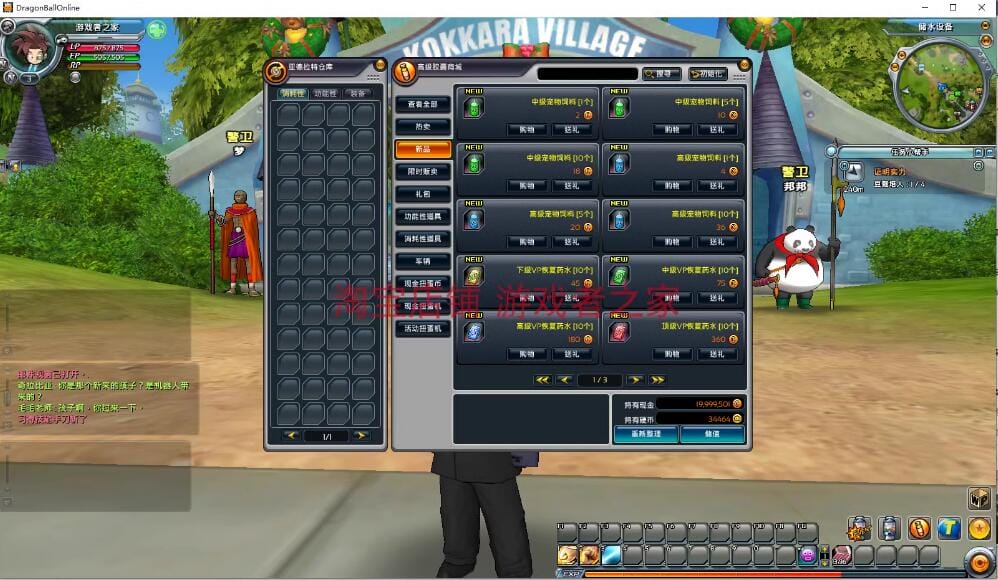Select the 查看全部 shop category
Image resolution: width=998 pixels, height=580 pixels.
[x=422, y=104]
